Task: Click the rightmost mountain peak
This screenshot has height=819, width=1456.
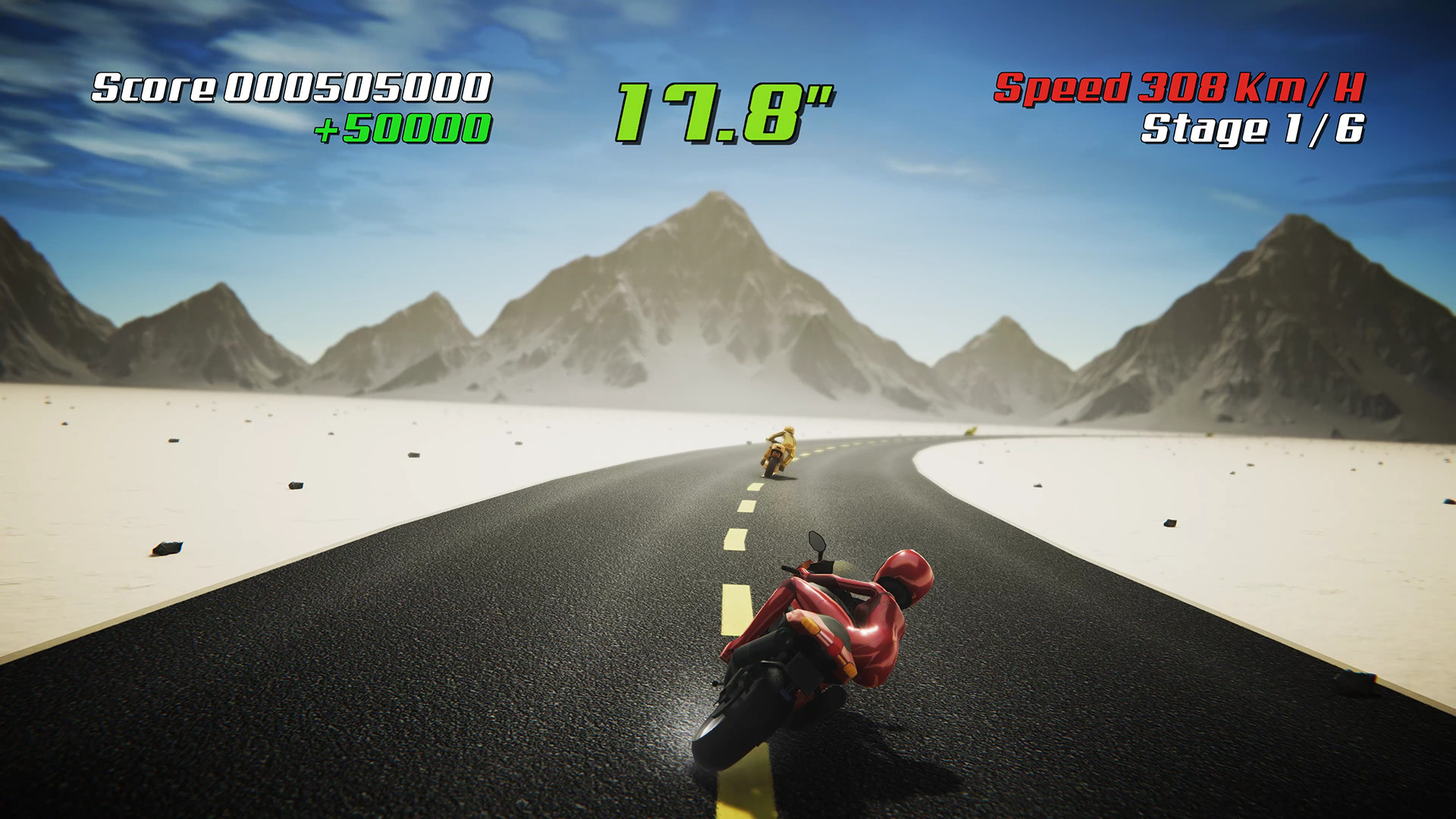Action: [1293, 220]
